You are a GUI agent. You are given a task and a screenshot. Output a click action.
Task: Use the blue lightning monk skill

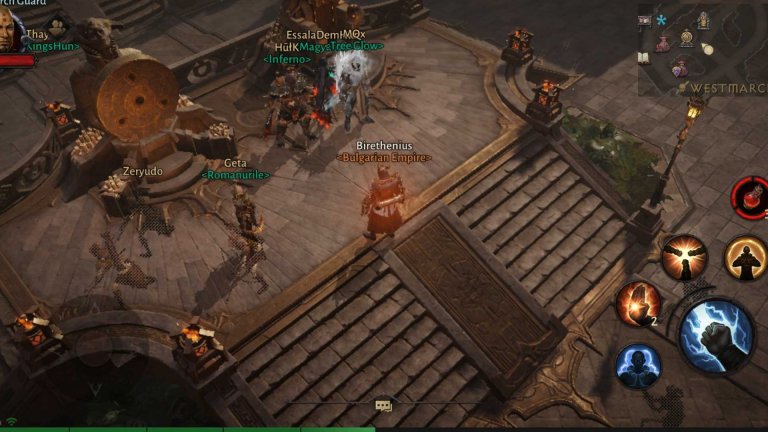coord(637,364)
